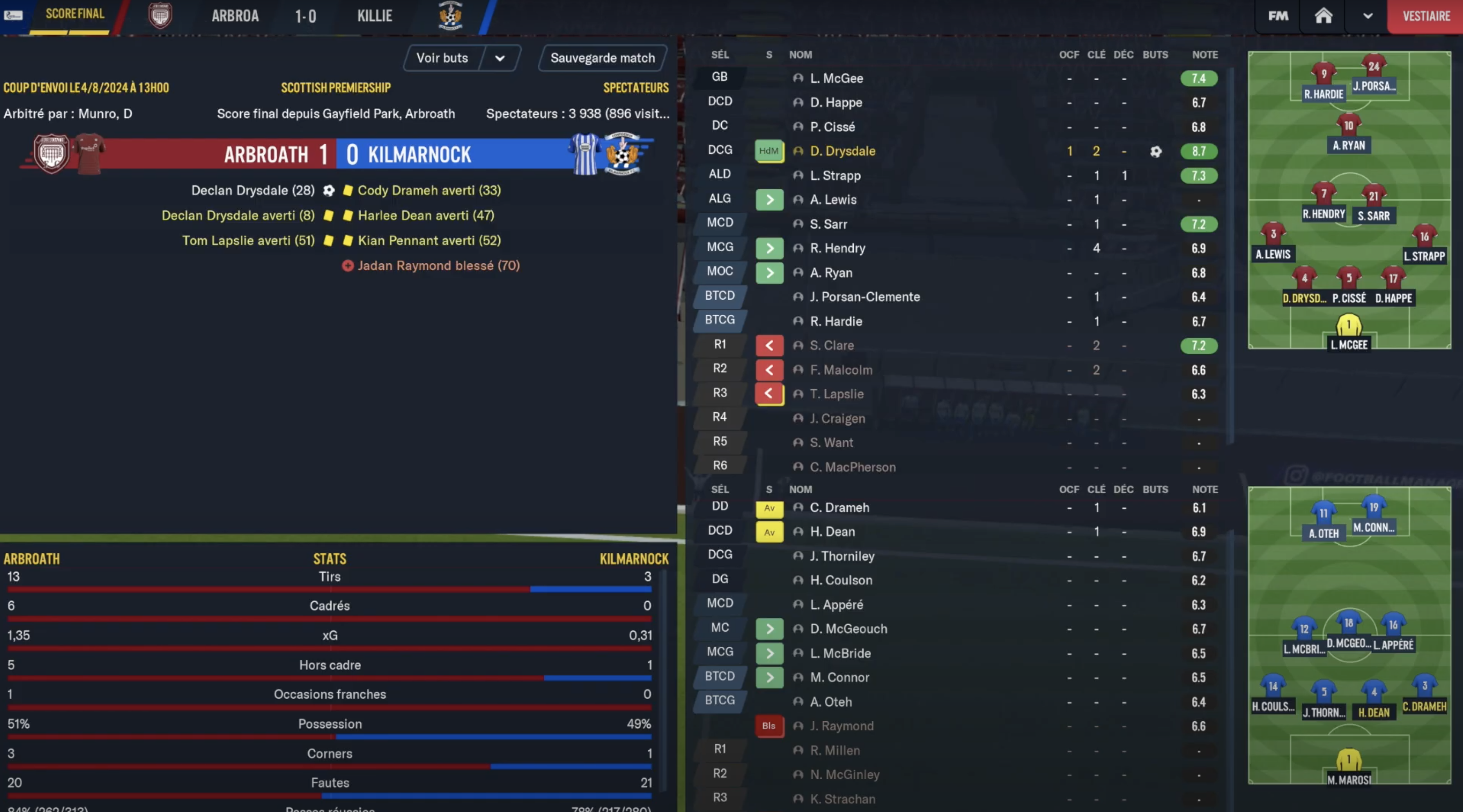Expand the Voir buts dropdown arrow
1463x812 pixels.
pos(500,58)
